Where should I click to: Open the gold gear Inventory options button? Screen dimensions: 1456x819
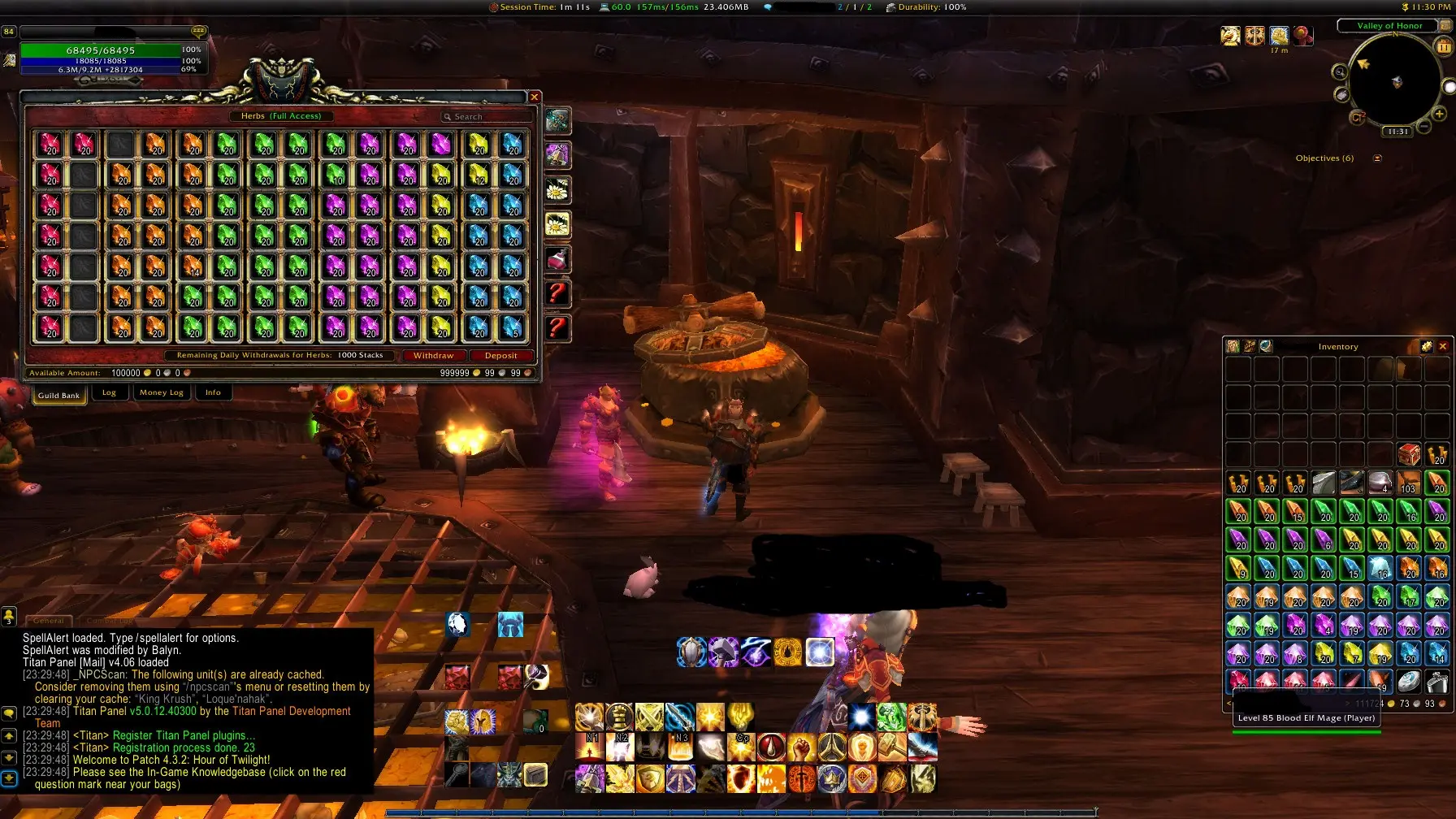(1426, 347)
